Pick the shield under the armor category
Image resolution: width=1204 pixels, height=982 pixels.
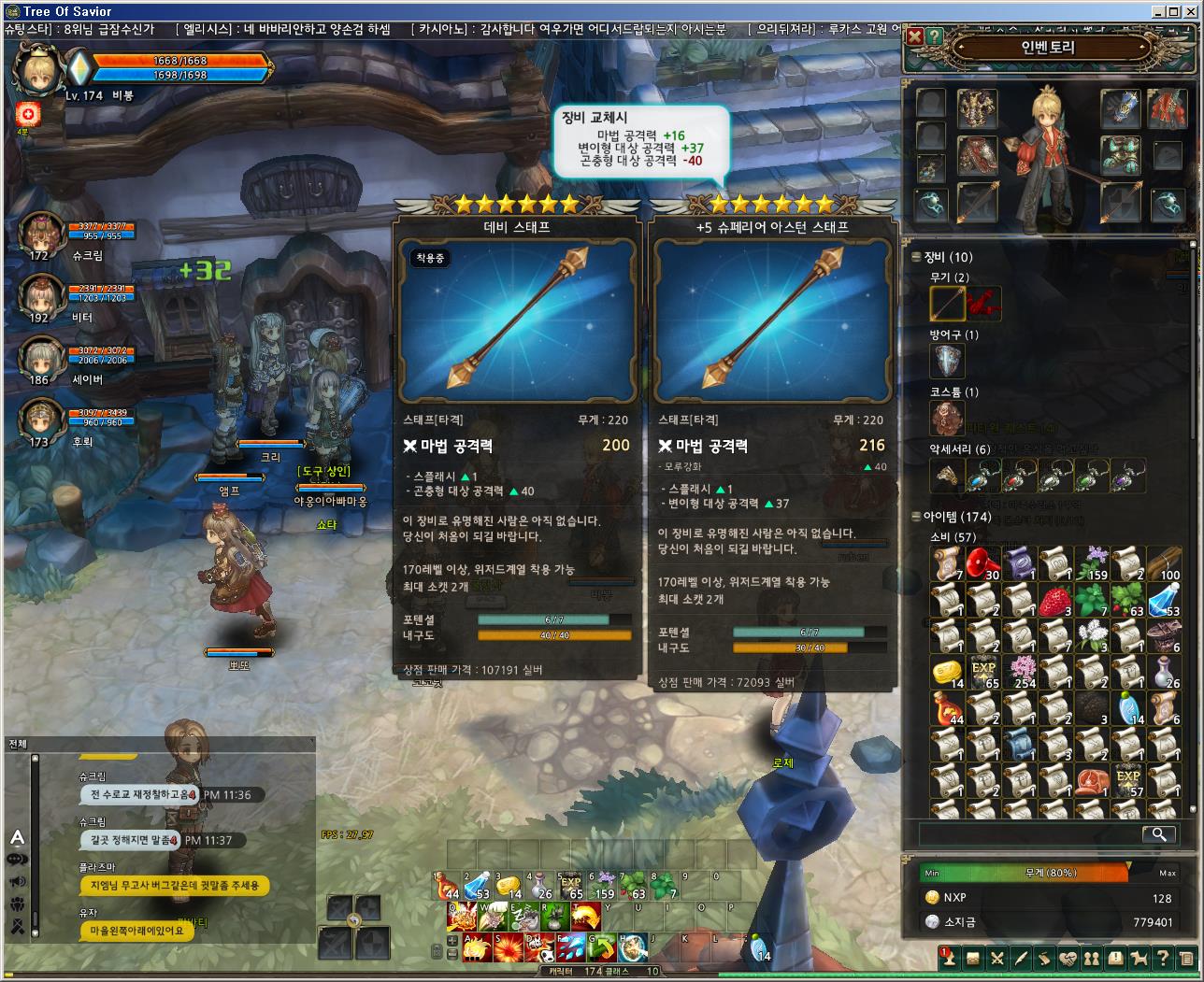point(947,361)
